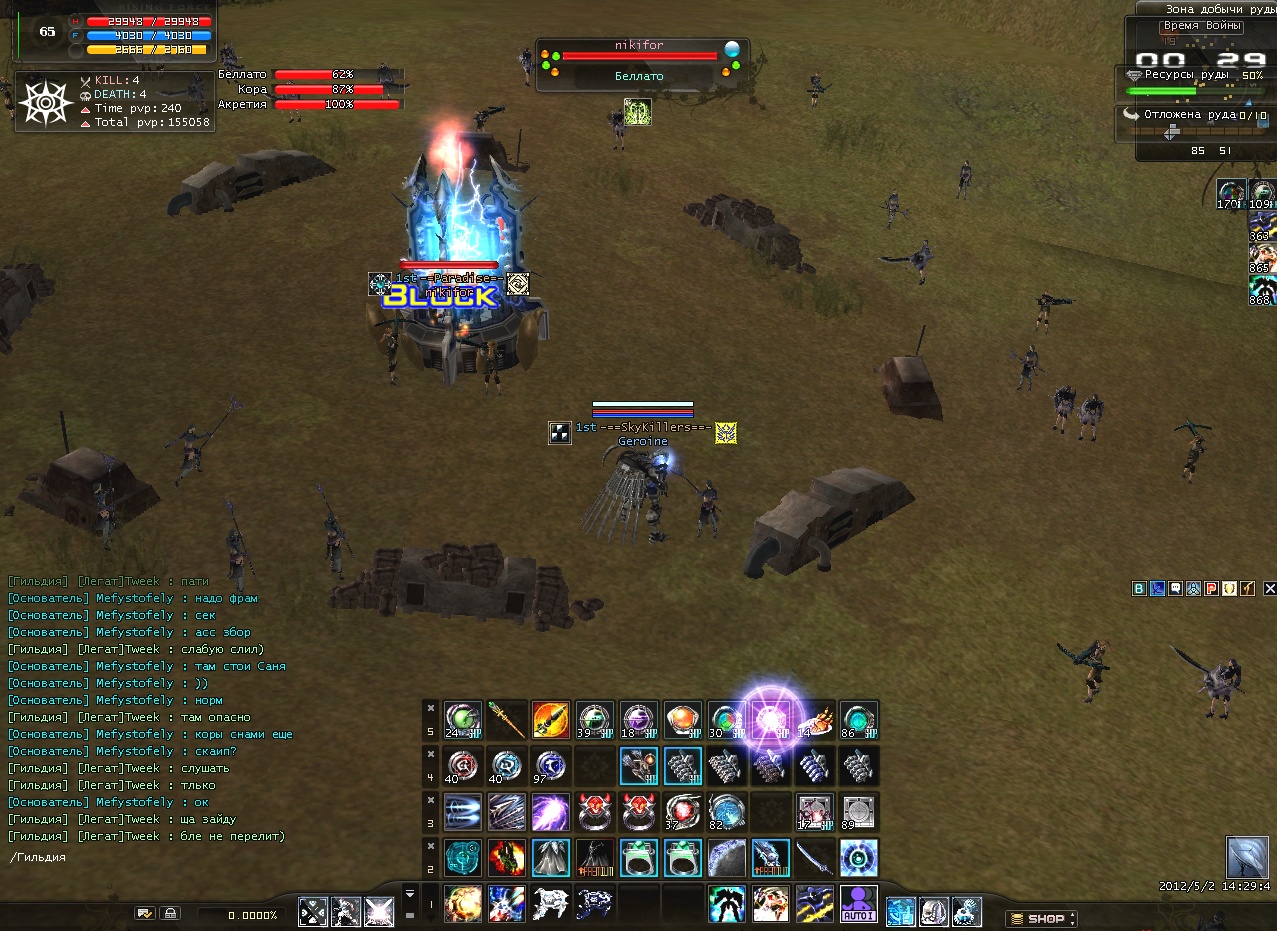Use the potion slot with count 86
Image resolution: width=1277 pixels, height=931 pixels.
click(x=858, y=720)
